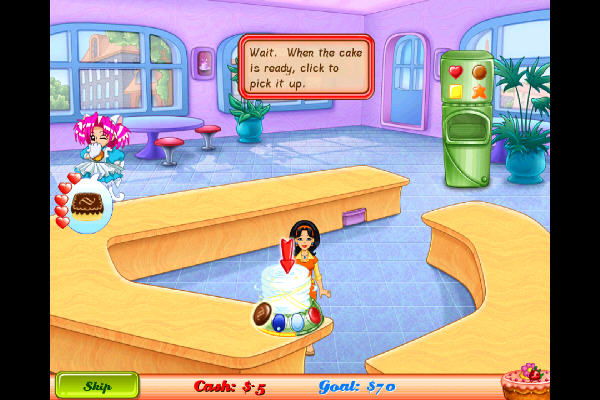Choose the brown round cake shape

(x=479, y=72)
